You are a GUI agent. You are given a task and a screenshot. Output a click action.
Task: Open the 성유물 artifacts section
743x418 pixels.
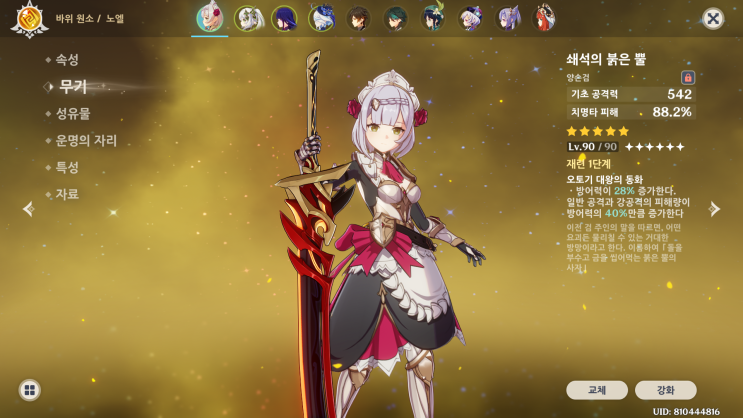(74, 114)
